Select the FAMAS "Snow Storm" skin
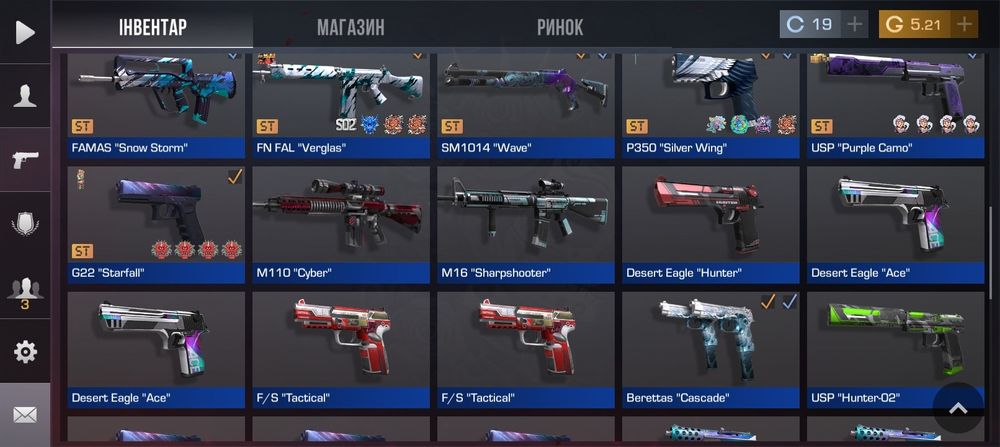This screenshot has height=447, width=1000. [156, 105]
